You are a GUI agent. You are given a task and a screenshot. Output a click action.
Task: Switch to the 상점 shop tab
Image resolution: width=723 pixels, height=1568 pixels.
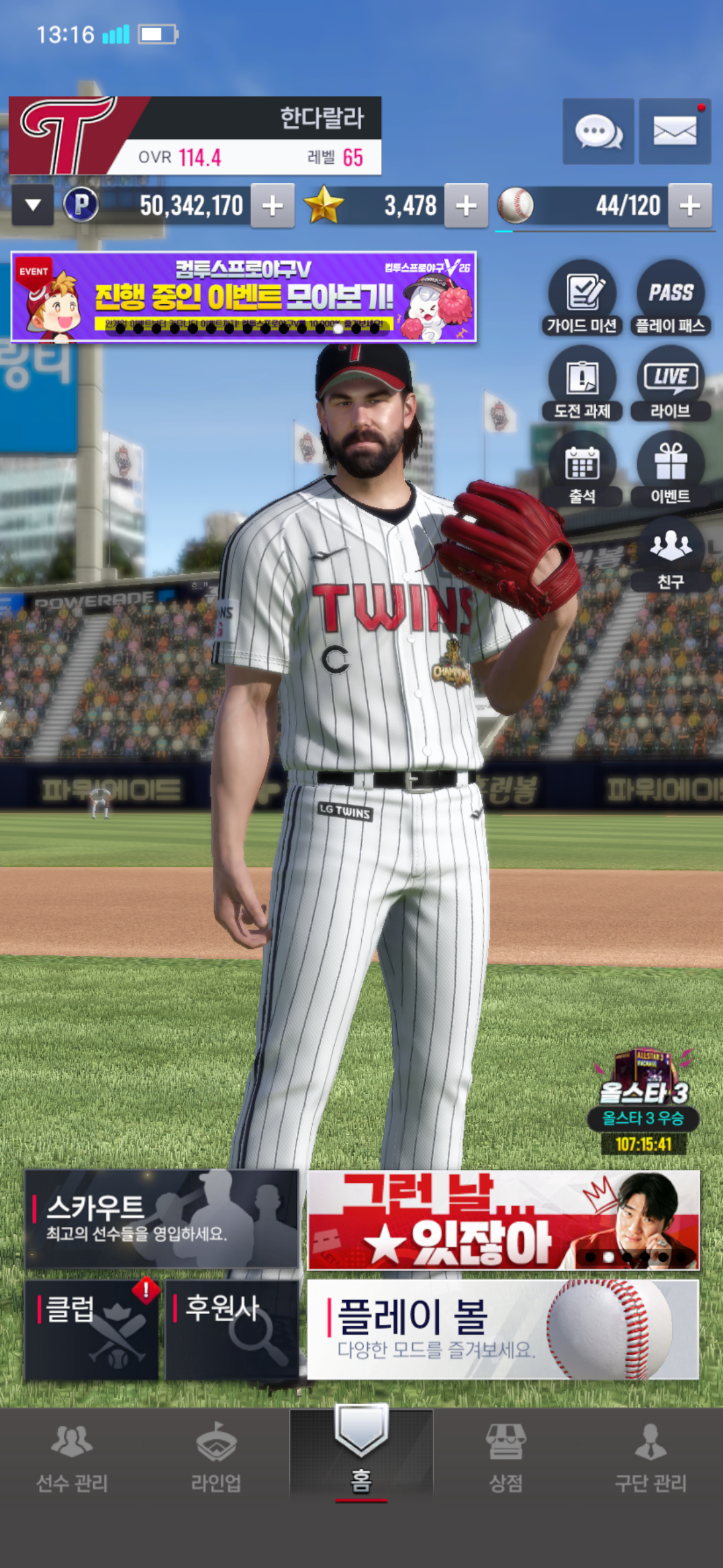point(505,1458)
